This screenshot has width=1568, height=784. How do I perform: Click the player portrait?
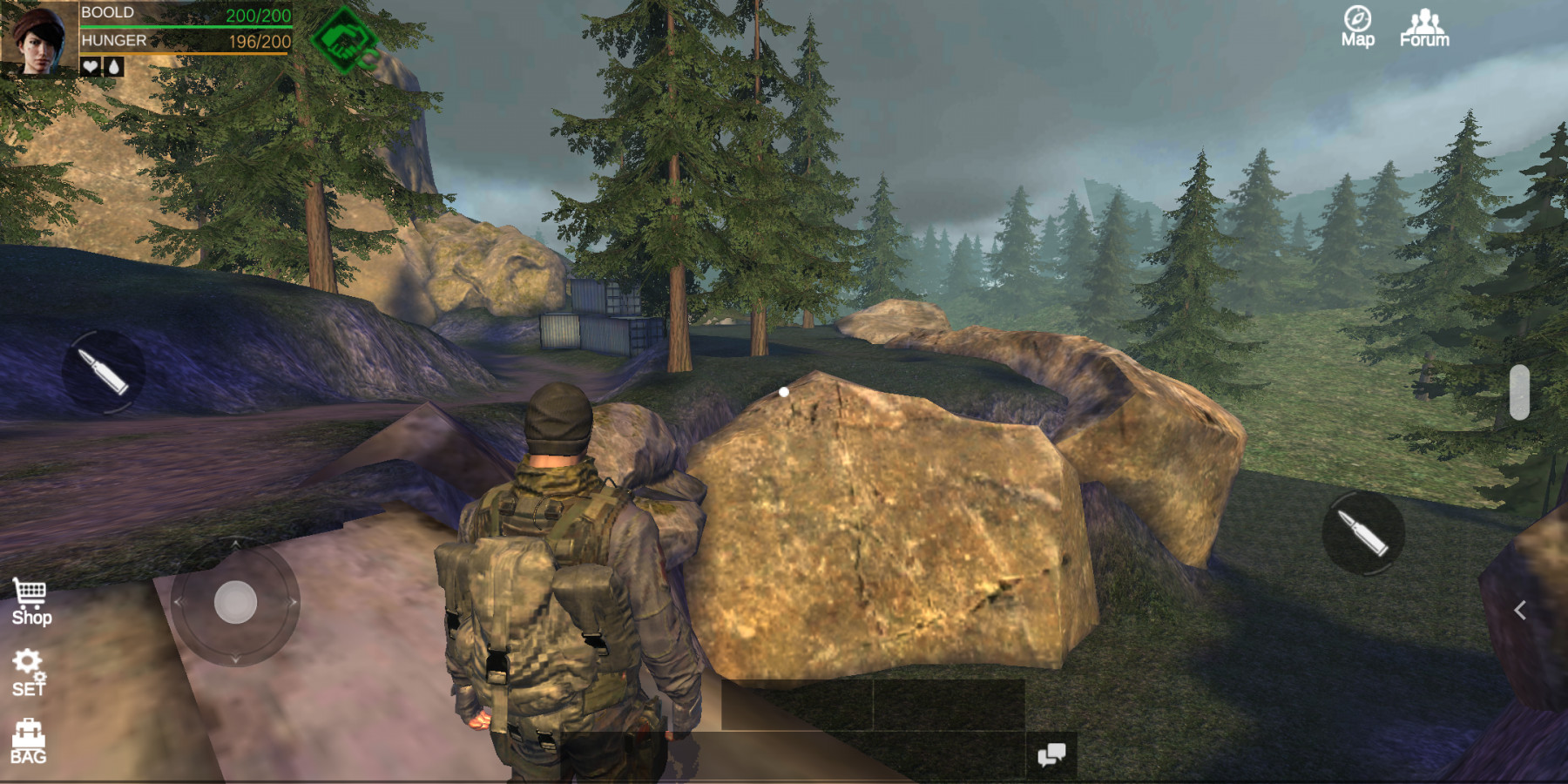(x=39, y=39)
